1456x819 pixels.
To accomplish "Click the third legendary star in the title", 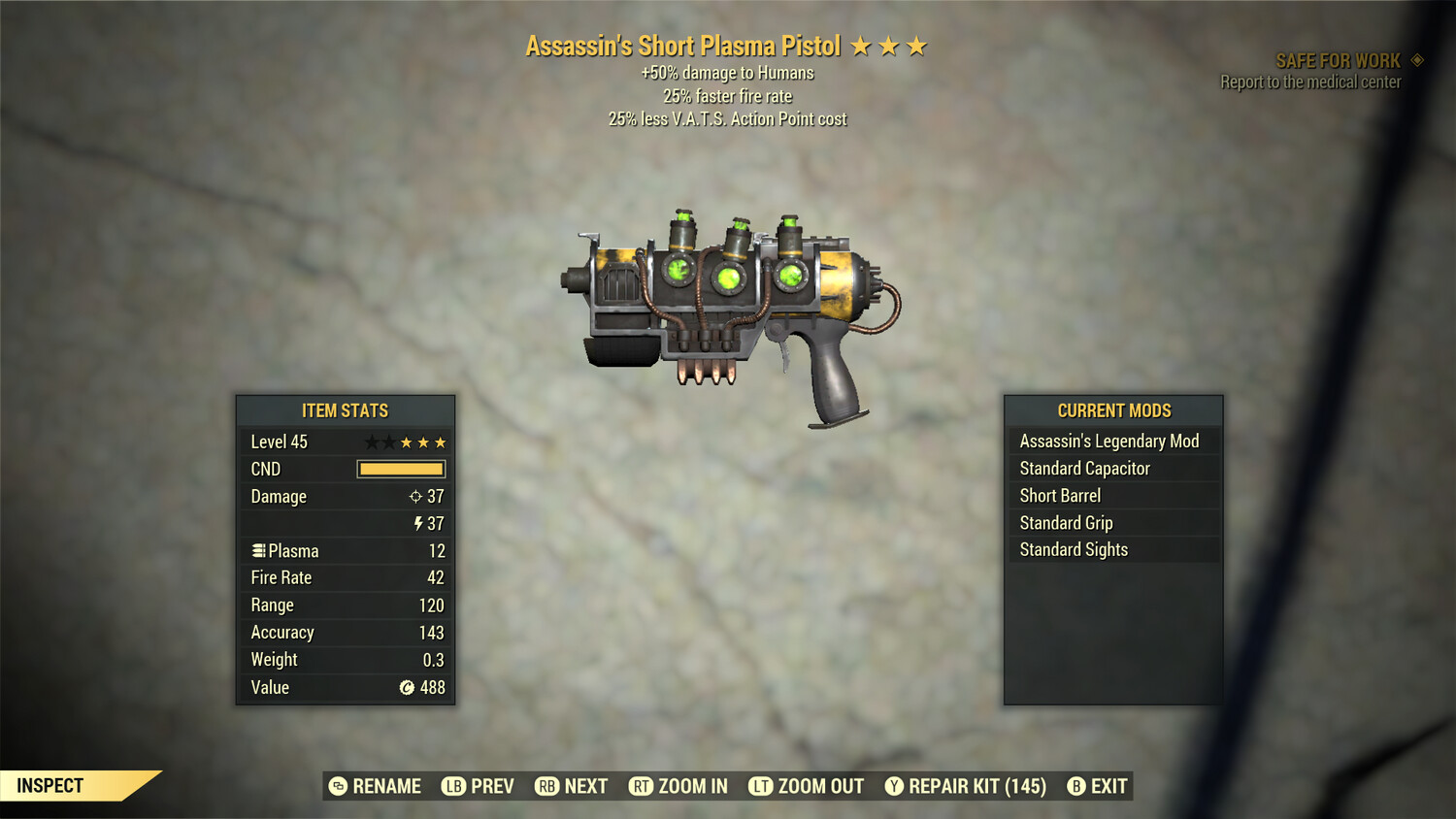I will click(x=917, y=45).
